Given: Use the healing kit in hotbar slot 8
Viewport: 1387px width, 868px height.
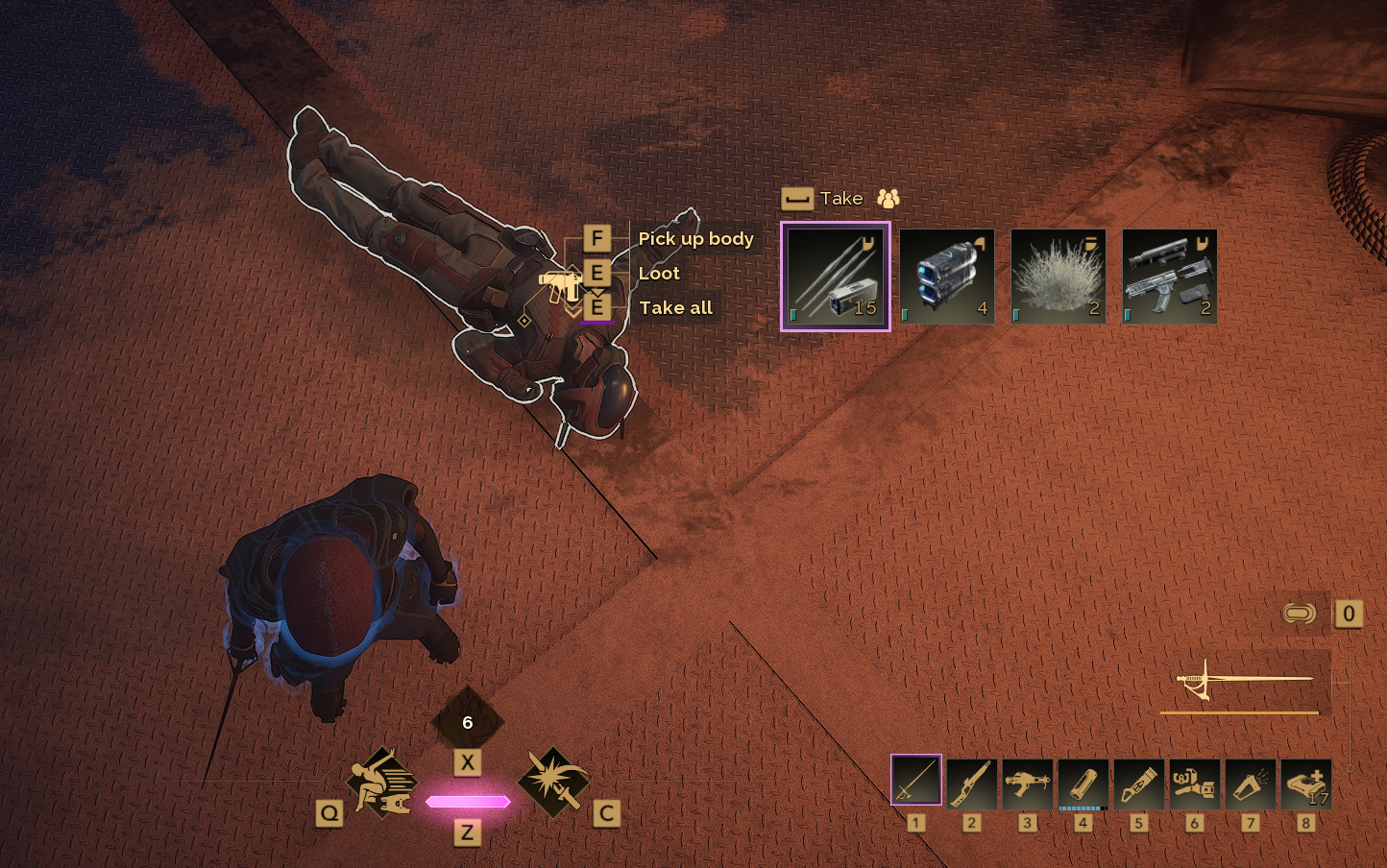Looking at the screenshot, I should (1305, 784).
